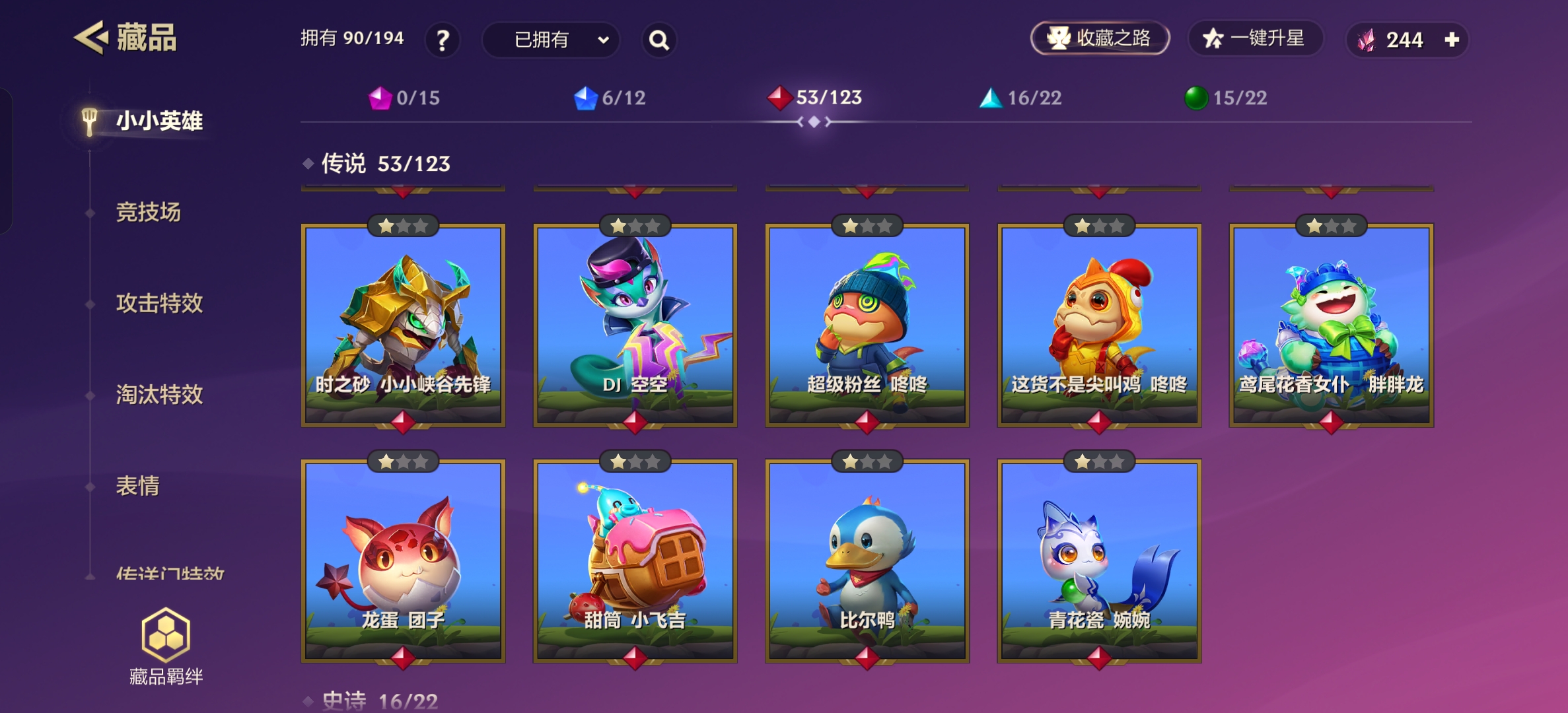1568x713 pixels.
Task: Open the 收藏之路 collection path
Action: click(1100, 38)
